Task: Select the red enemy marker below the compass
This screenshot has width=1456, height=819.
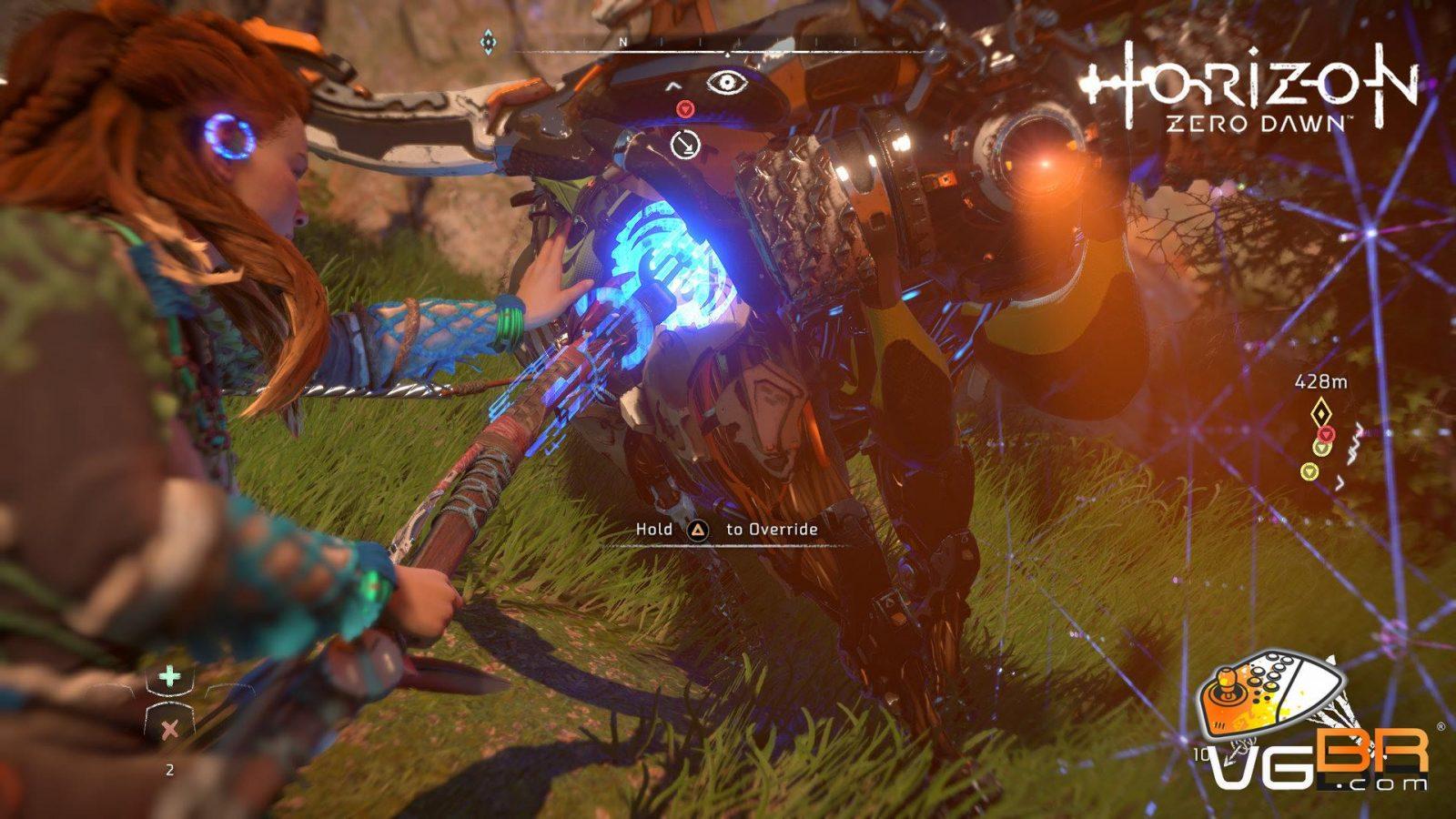Action: click(686, 109)
